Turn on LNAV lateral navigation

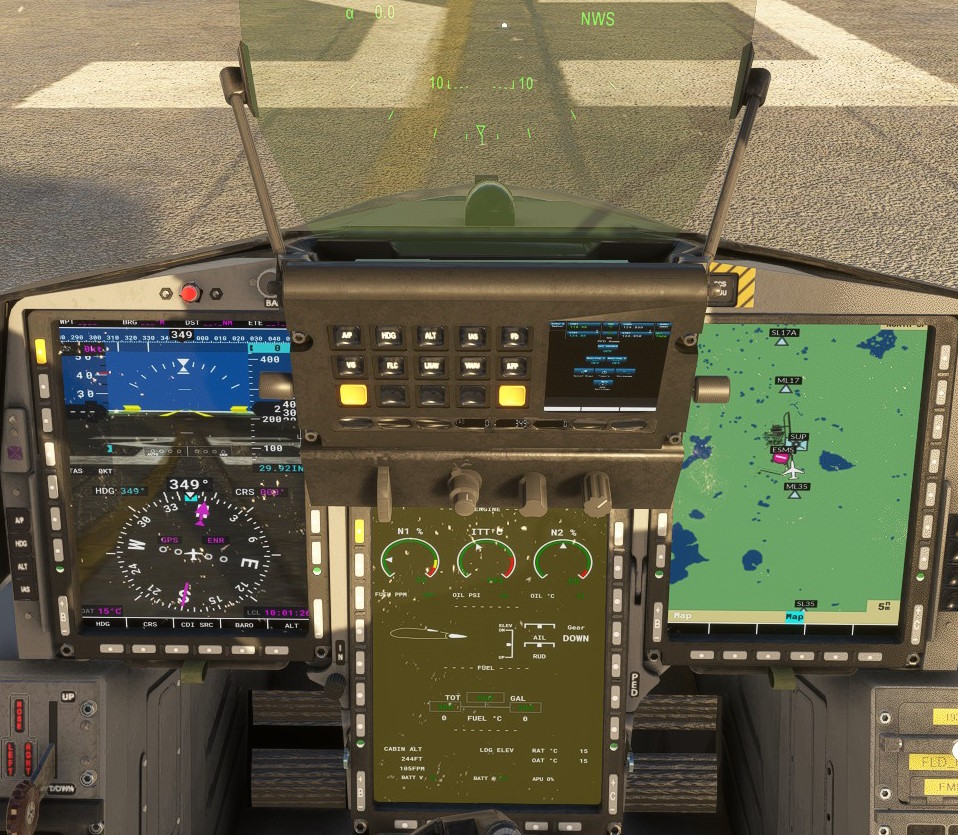pos(431,366)
